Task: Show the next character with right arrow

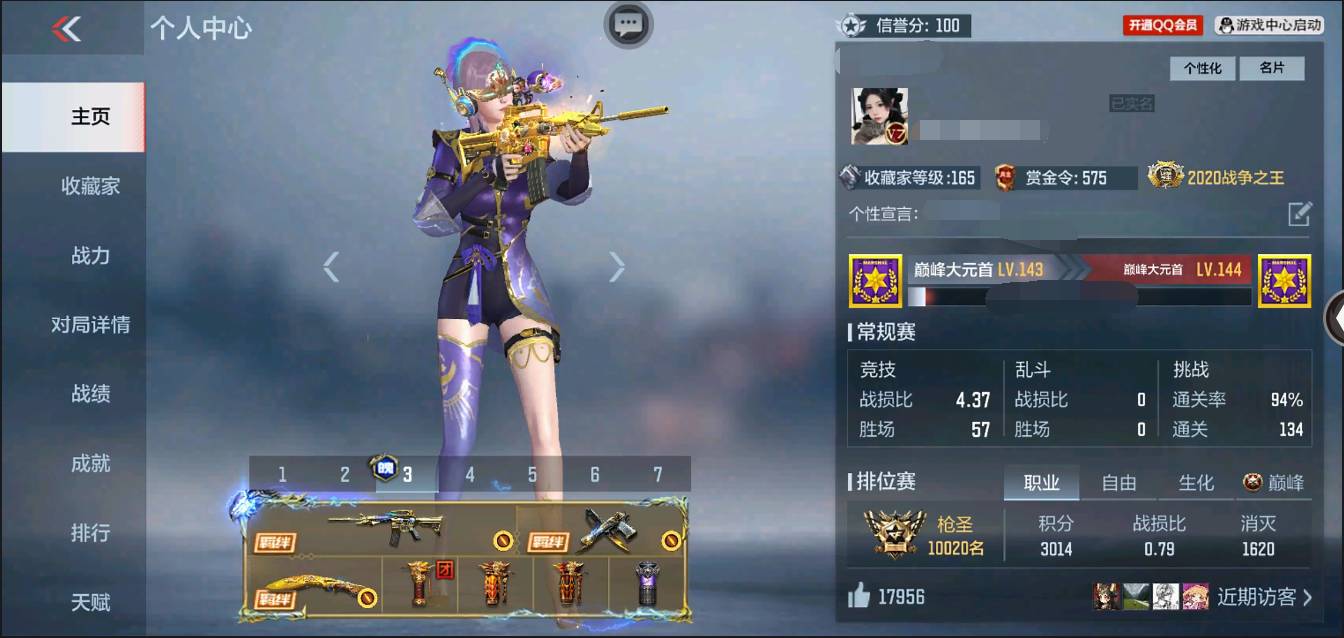Action: pos(616,266)
